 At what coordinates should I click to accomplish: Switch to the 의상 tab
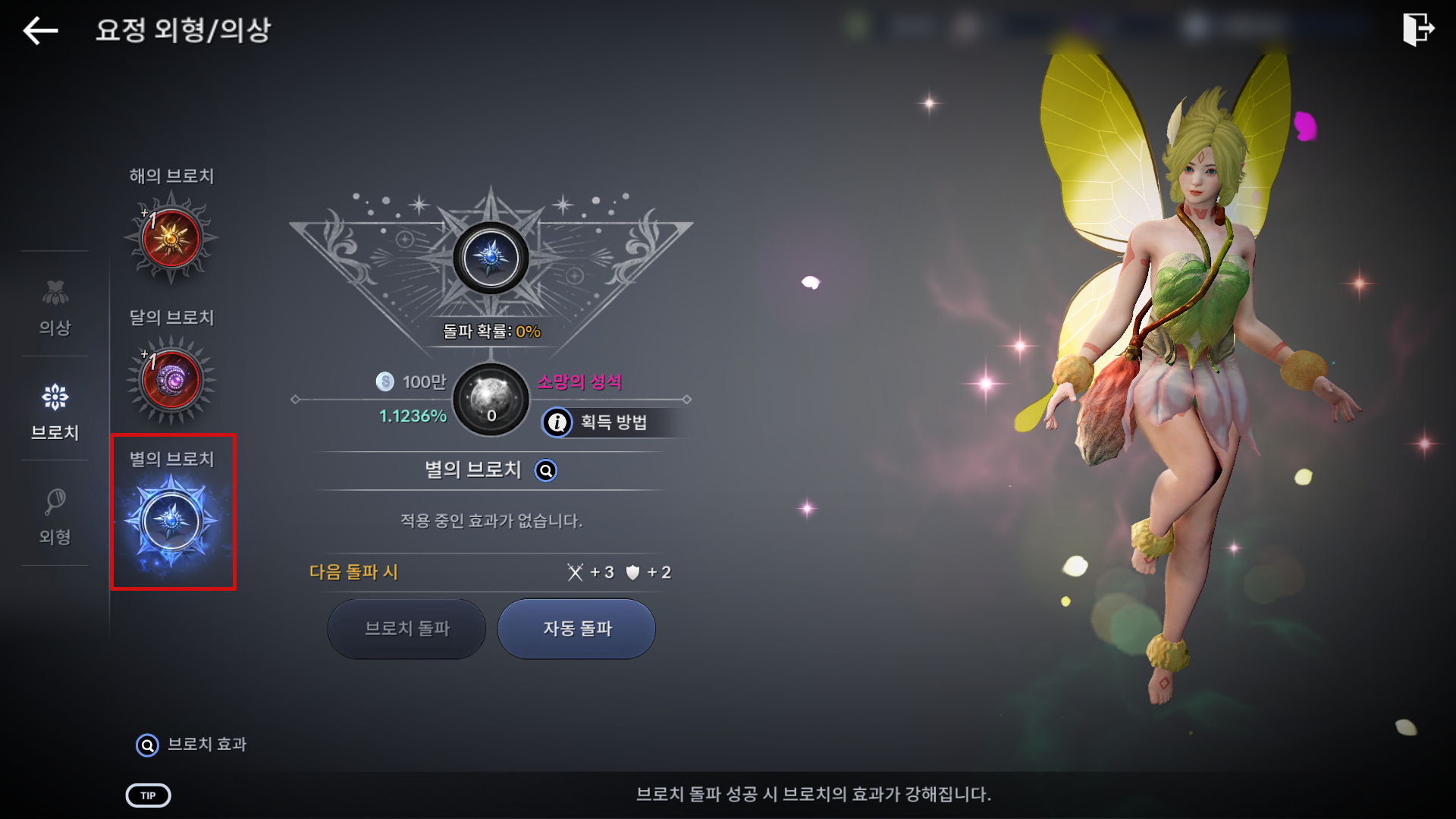coord(55,308)
